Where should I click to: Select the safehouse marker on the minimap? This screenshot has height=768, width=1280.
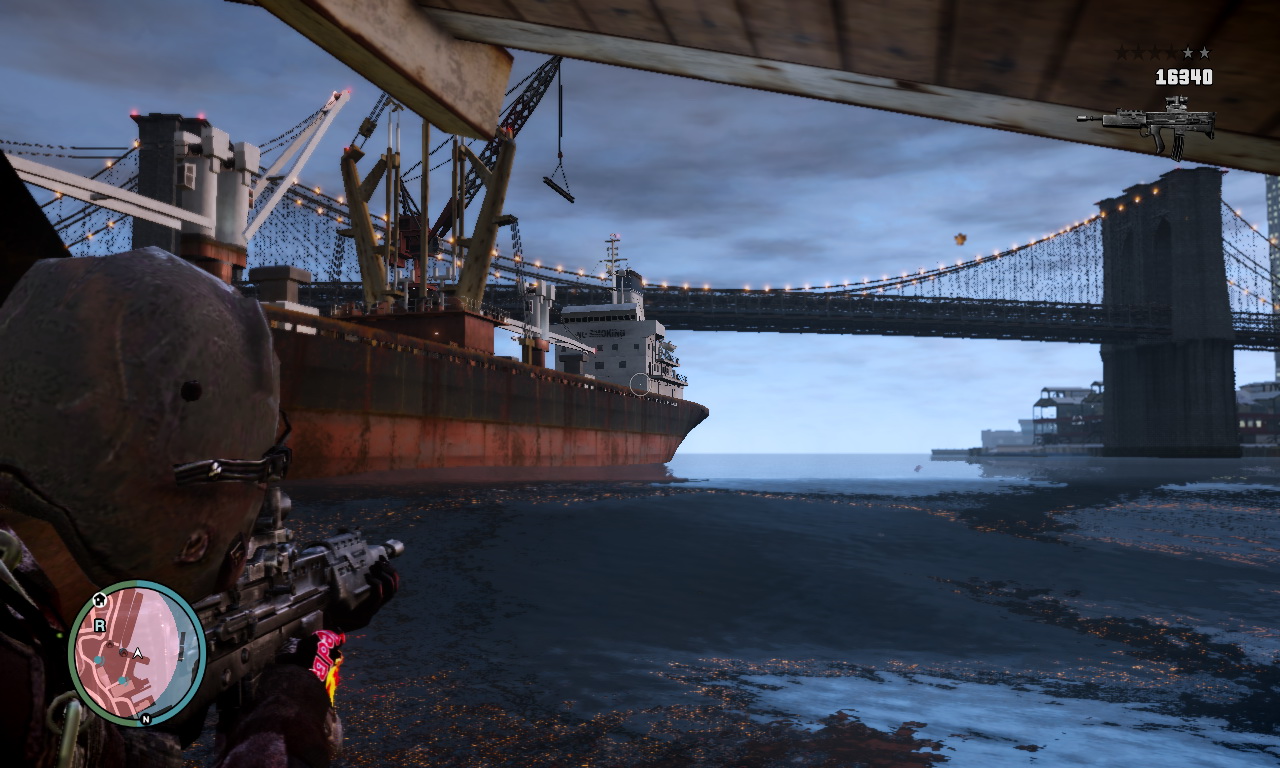[x=100, y=600]
